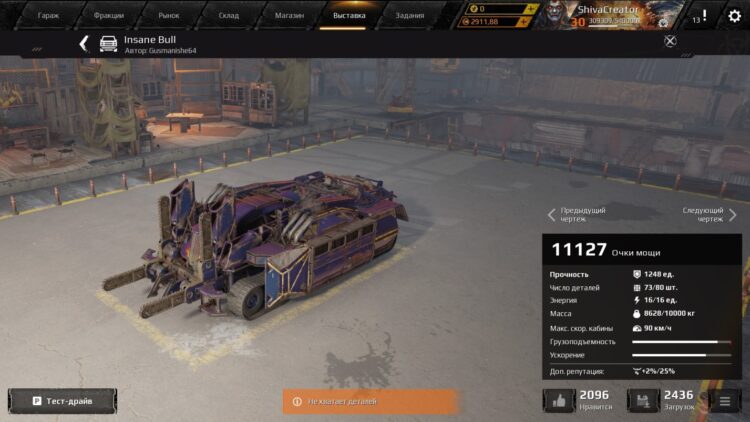The width and height of the screenshot is (750, 422).
Task: Like the blueprint with the thumbs-up button
Action: pos(558,401)
